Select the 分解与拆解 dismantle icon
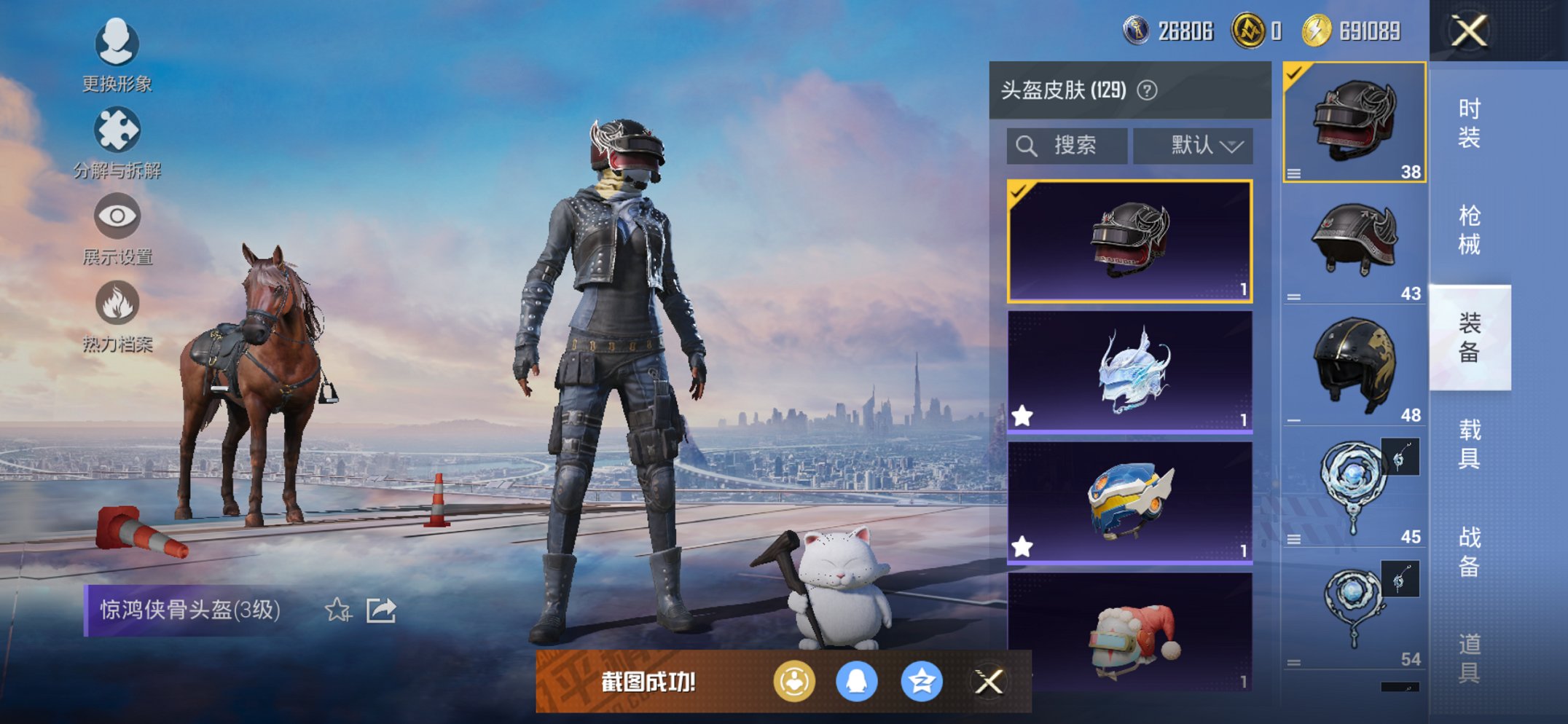This screenshot has width=1568, height=724. tap(117, 130)
